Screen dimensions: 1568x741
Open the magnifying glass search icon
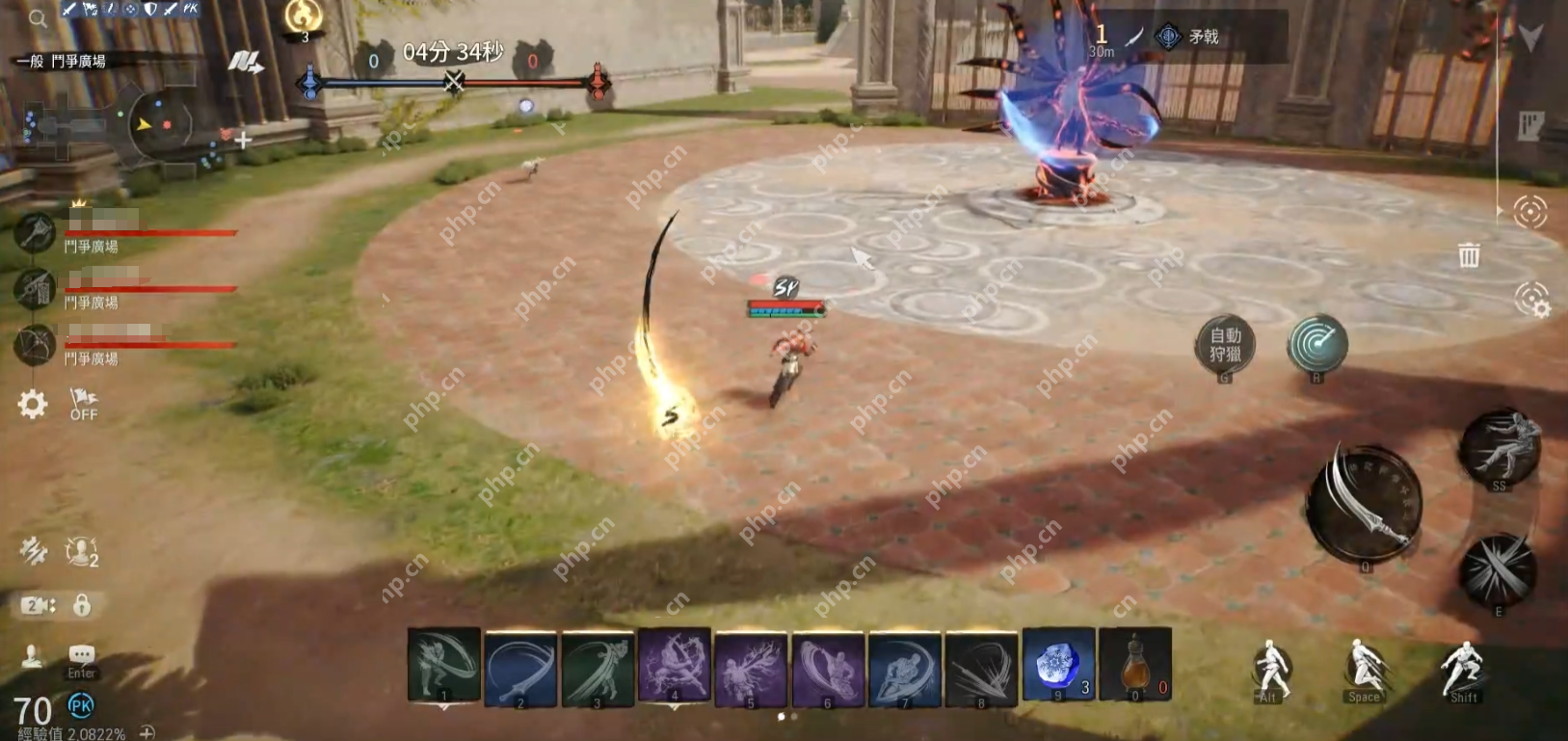click(38, 18)
